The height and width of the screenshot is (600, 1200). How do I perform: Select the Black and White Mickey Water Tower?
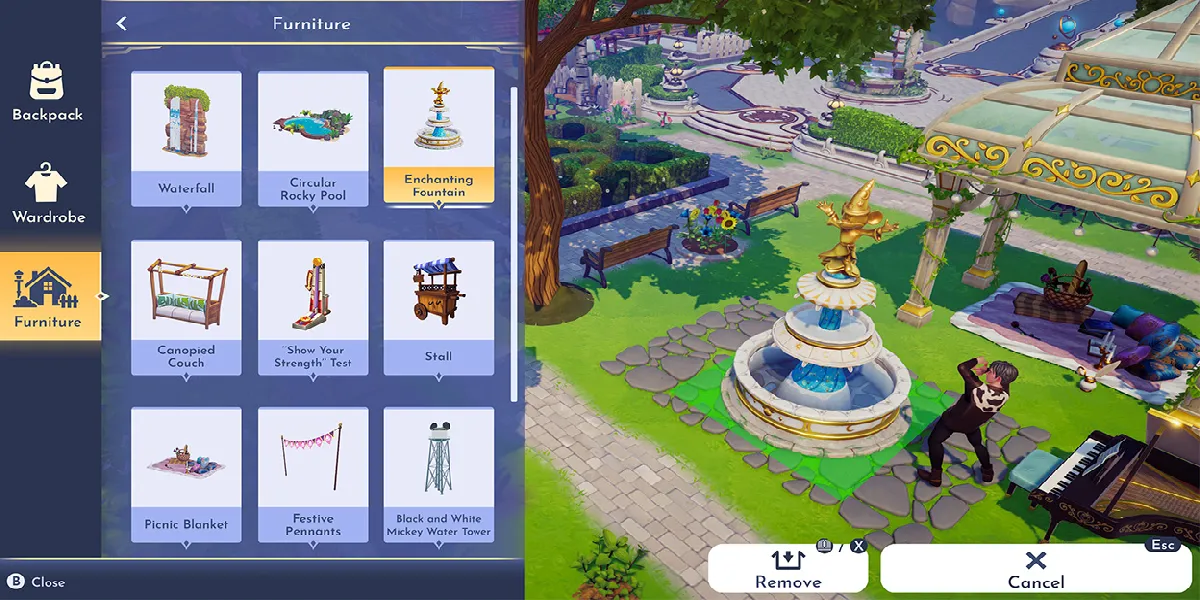tap(439, 473)
